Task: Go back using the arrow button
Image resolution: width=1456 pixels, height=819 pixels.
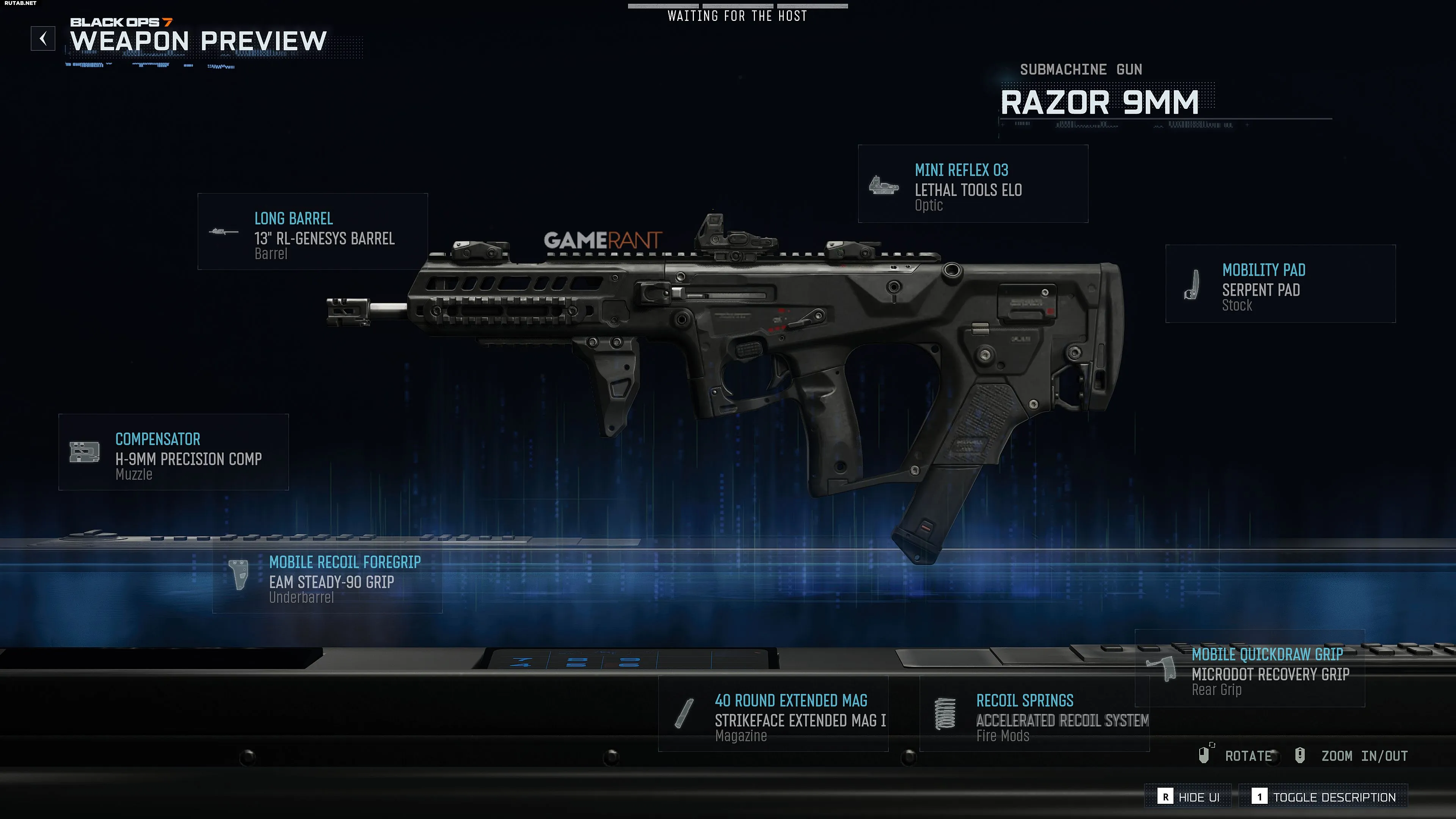Action: [43, 38]
